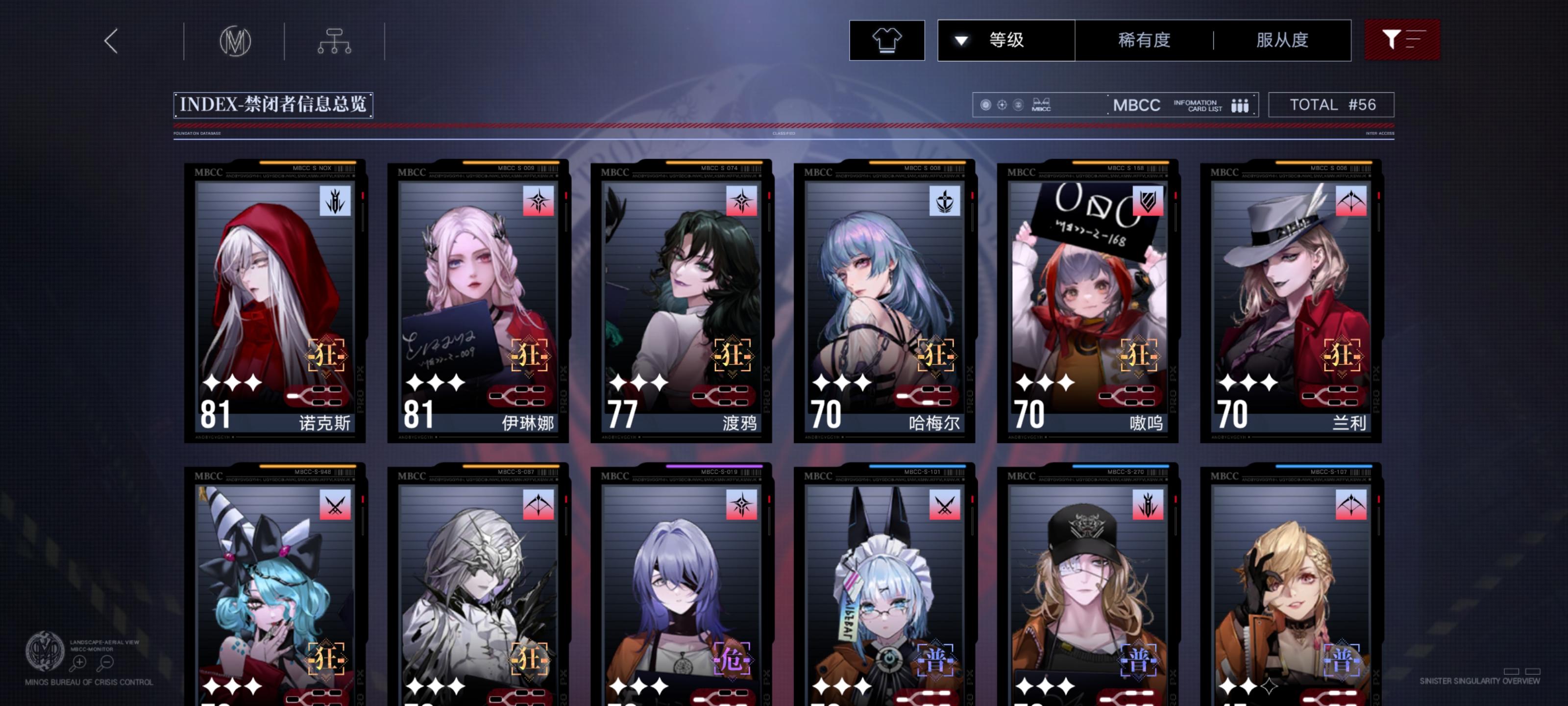Screen dimensions: 1568x706
Task: Open the outfit/costume view via shirt icon
Action: click(887, 40)
